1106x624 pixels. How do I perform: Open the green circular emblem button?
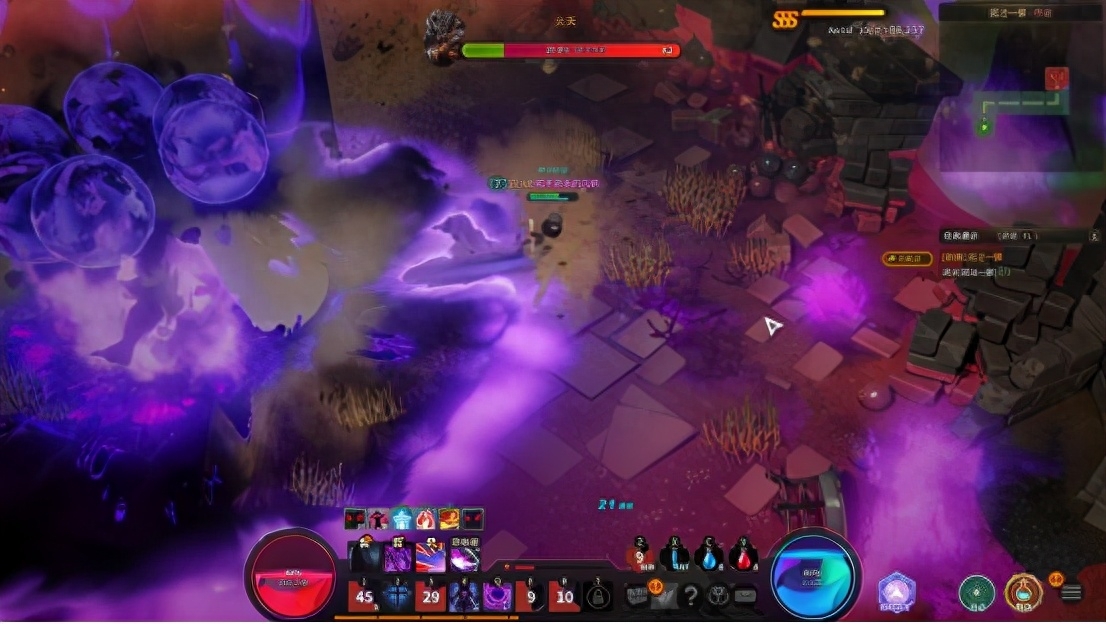(x=975, y=592)
